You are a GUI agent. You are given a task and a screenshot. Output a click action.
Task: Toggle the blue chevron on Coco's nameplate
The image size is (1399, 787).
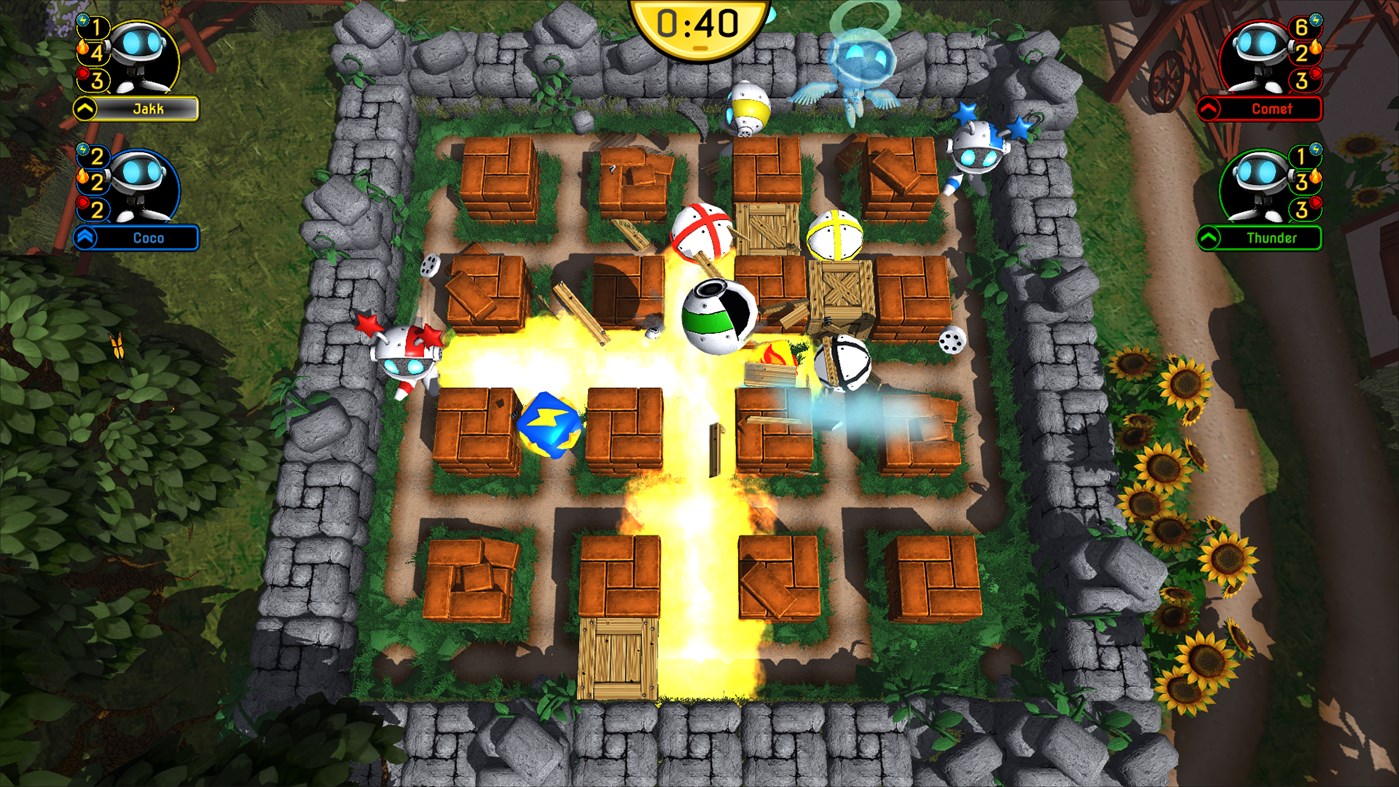point(85,236)
